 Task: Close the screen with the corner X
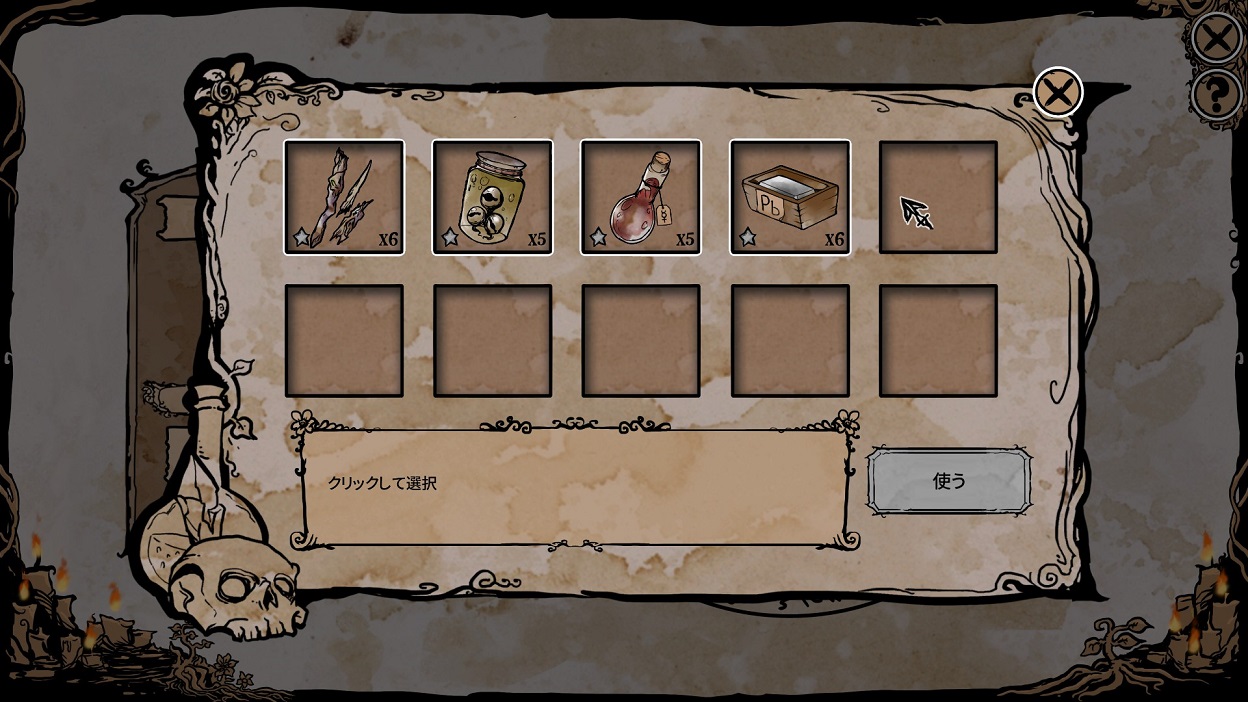tap(1217, 40)
